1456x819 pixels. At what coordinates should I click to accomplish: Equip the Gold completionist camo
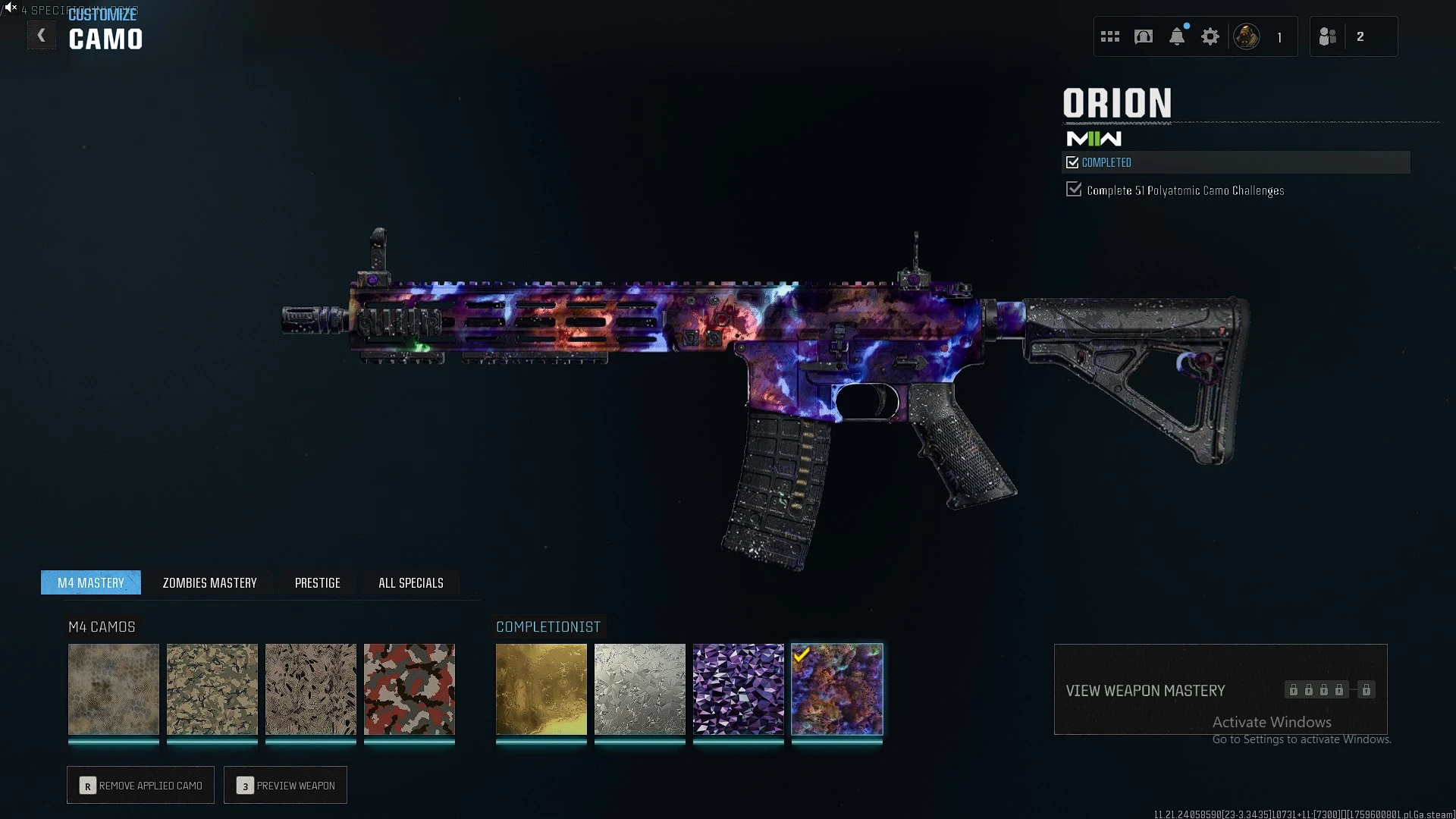click(541, 689)
